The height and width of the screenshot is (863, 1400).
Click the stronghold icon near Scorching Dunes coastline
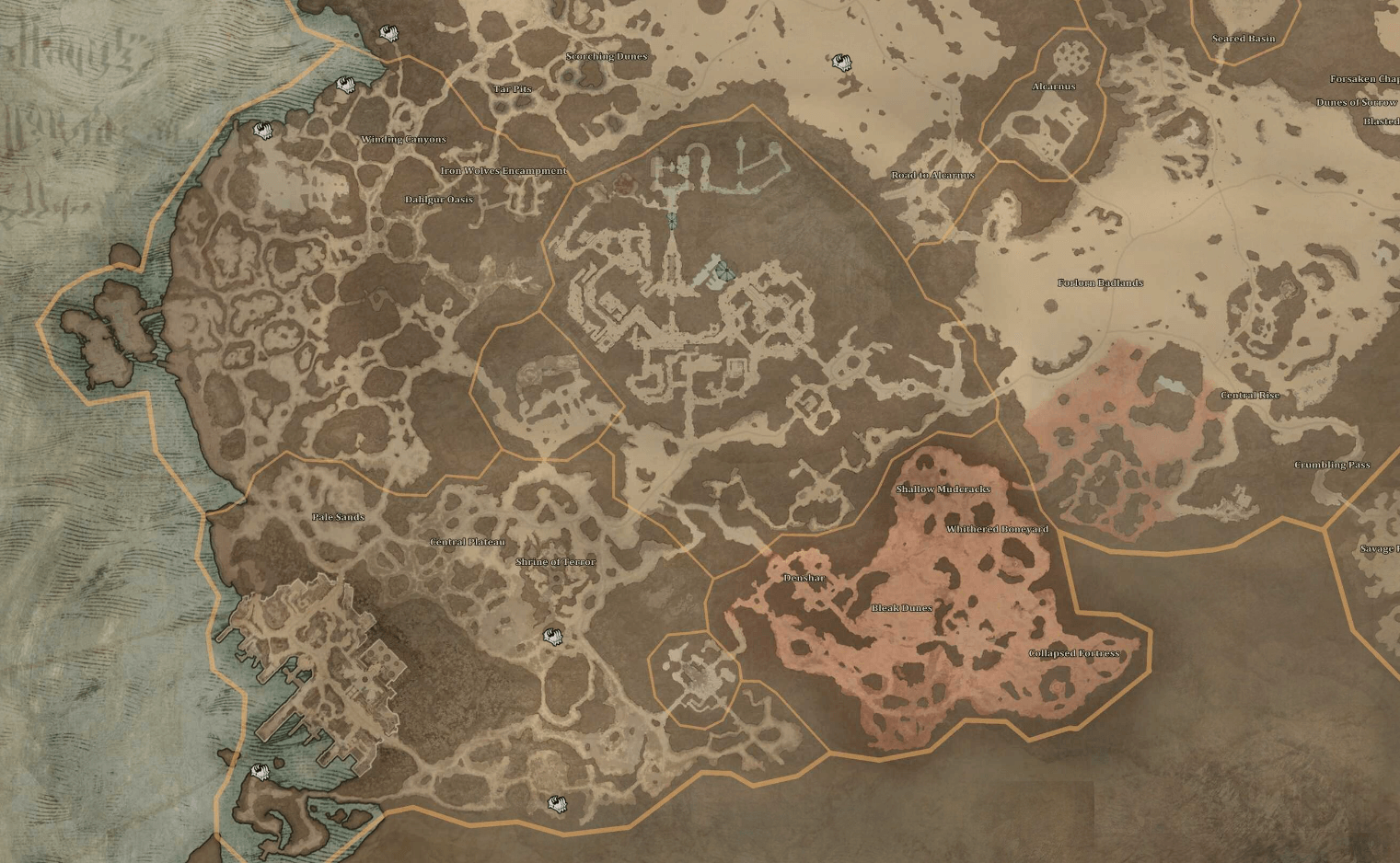click(389, 33)
